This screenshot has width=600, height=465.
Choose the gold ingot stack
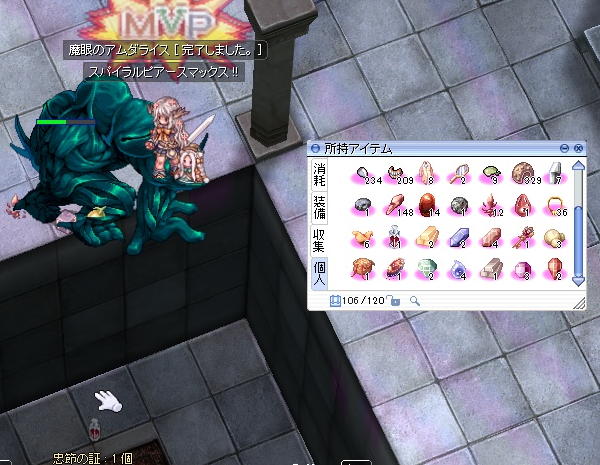click(x=426, y=236)
